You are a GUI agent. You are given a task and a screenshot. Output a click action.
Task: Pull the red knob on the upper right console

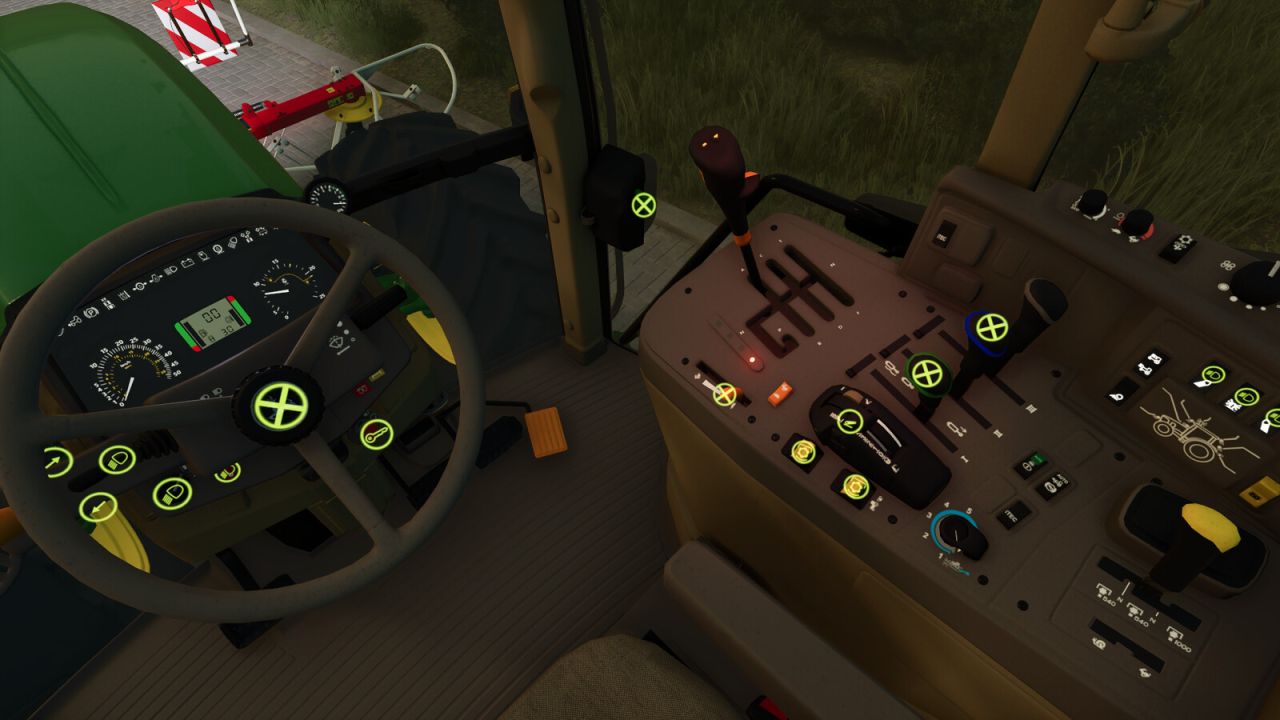tap(1139, 223)
